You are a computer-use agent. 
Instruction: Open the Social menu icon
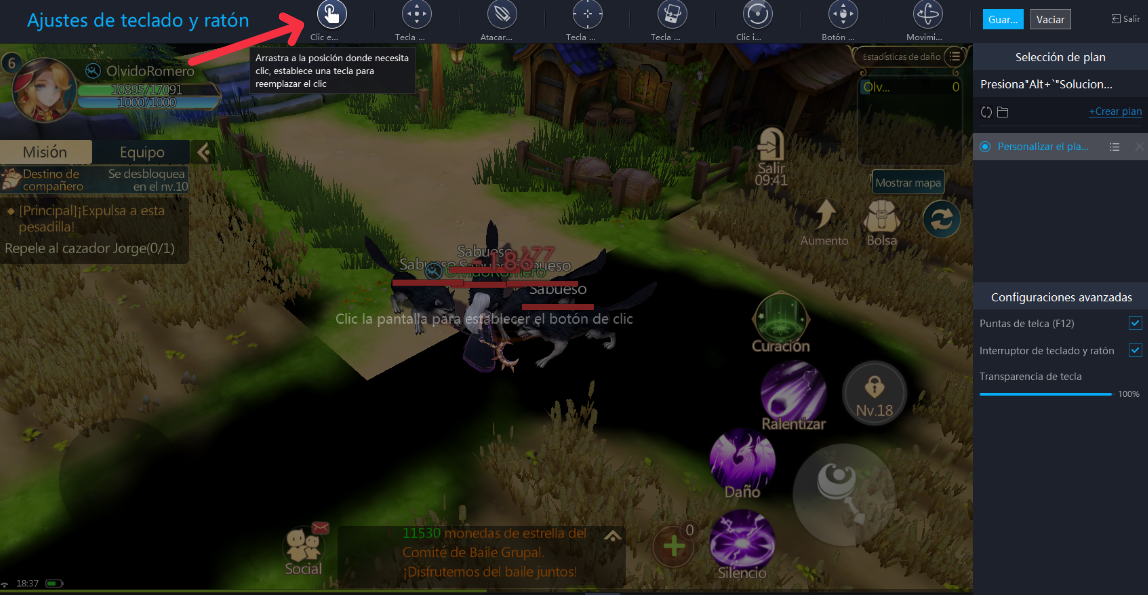[x=304, y=547]
